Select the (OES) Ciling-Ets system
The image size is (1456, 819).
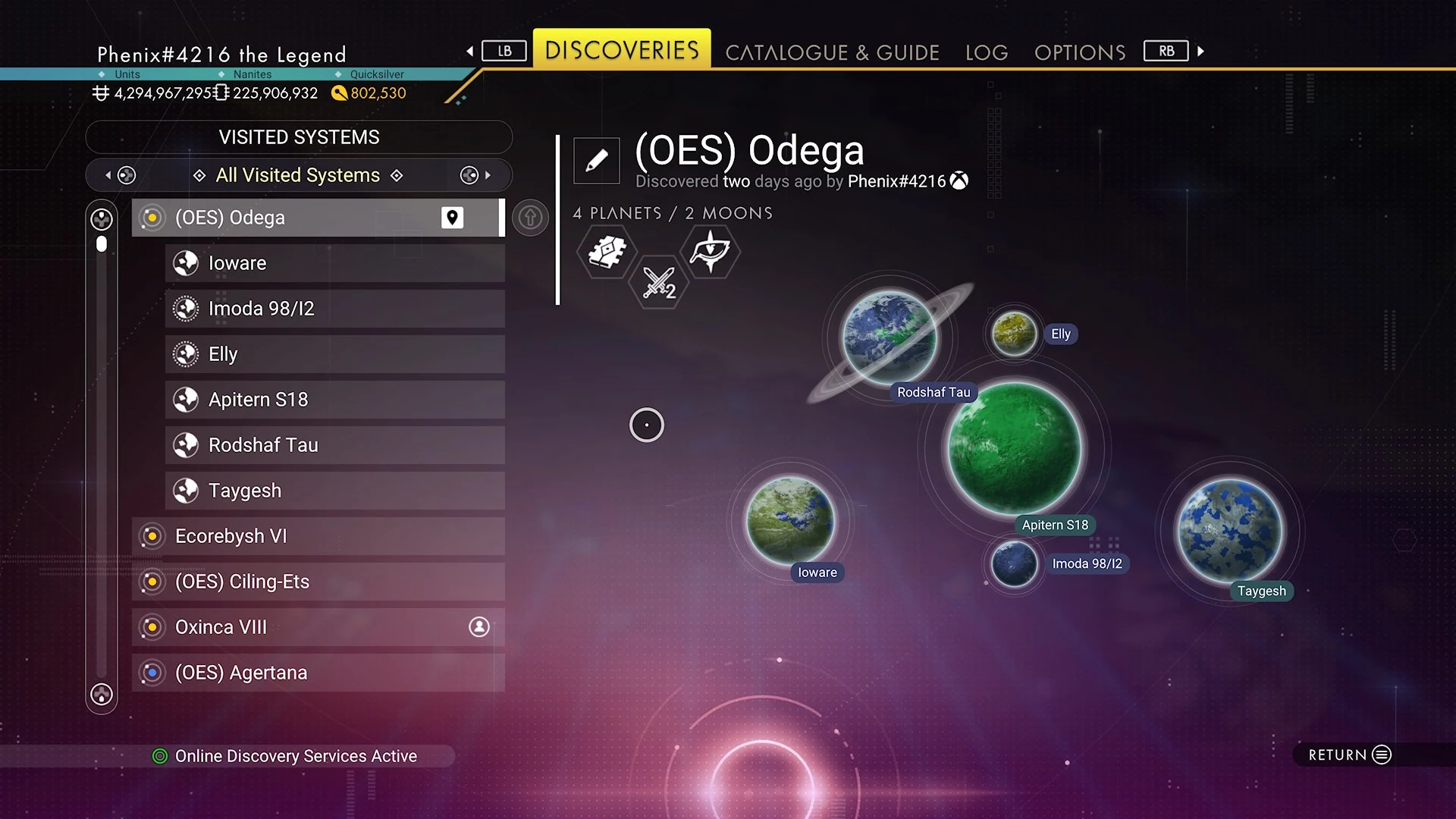[x=317, y=582]
